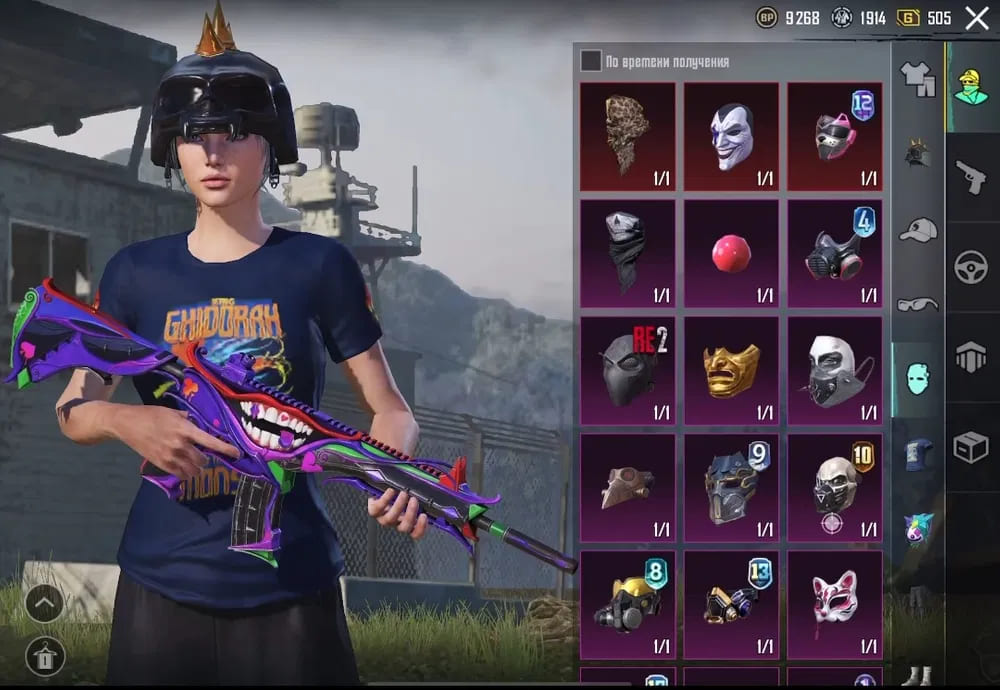Select the red clown nose item
Viewport: 1000px width, 690px height.
731,253
